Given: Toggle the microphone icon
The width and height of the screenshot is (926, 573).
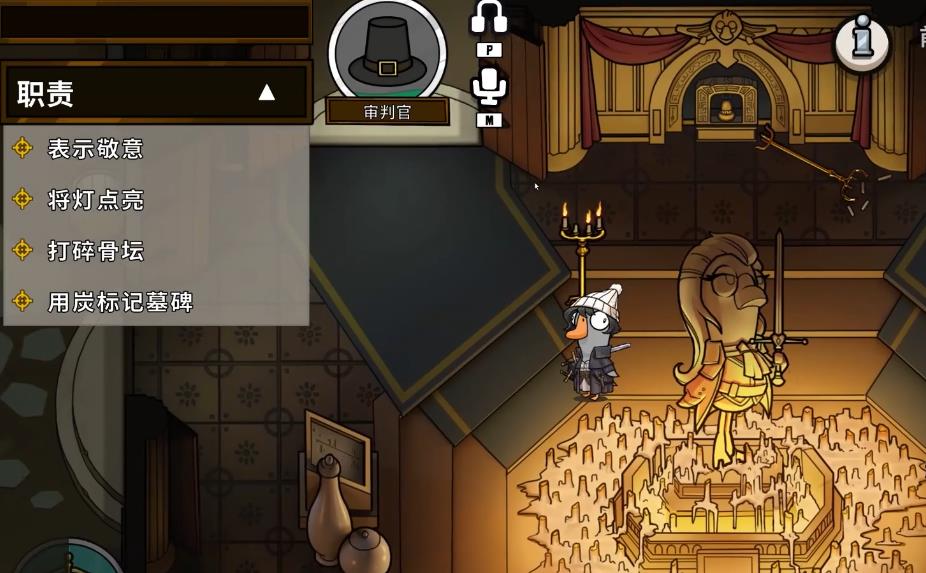Looking at the screenshot, I should click(489, 86).
